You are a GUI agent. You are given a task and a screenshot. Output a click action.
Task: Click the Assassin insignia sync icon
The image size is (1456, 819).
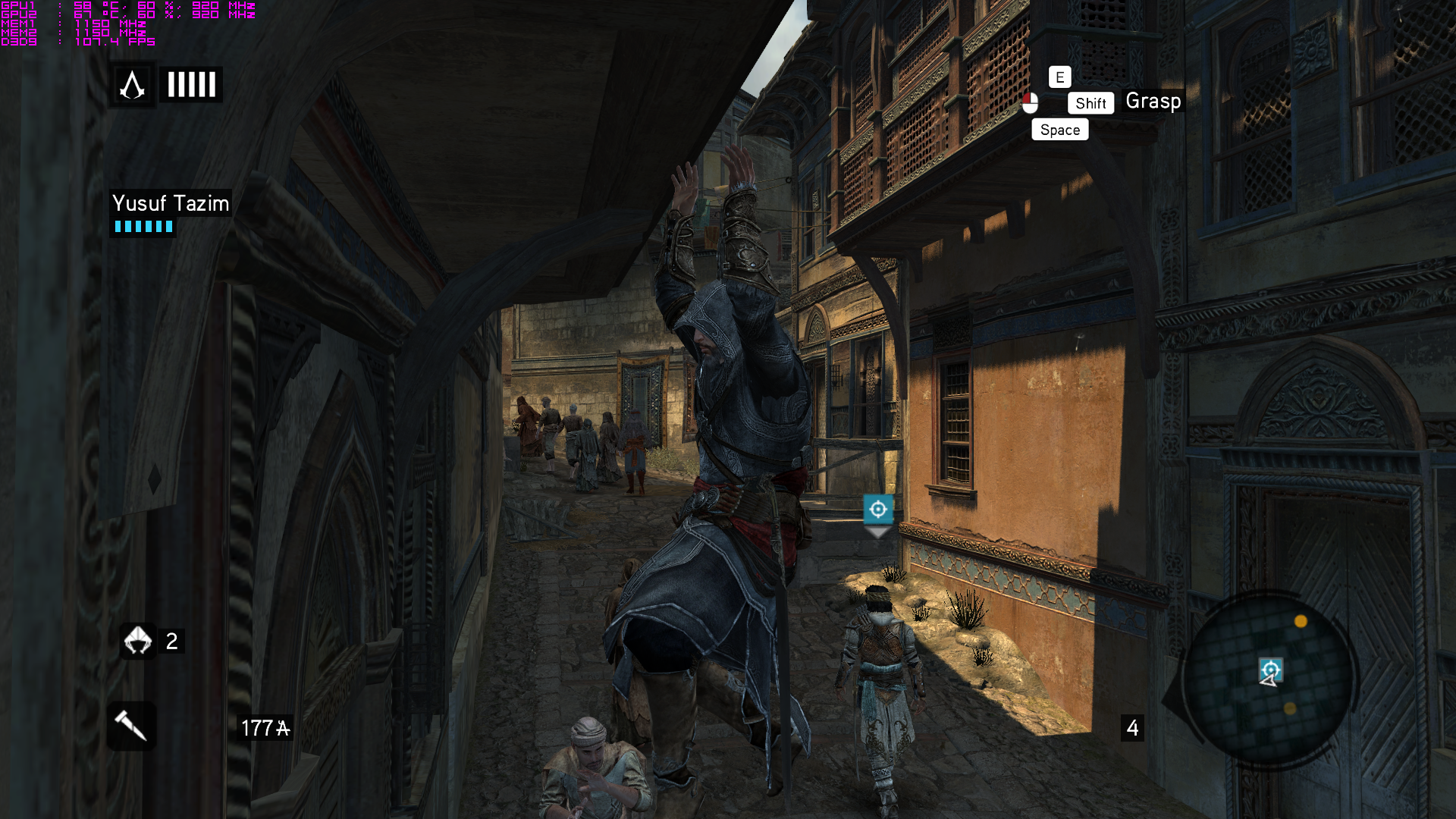click(x=133, y=85)
